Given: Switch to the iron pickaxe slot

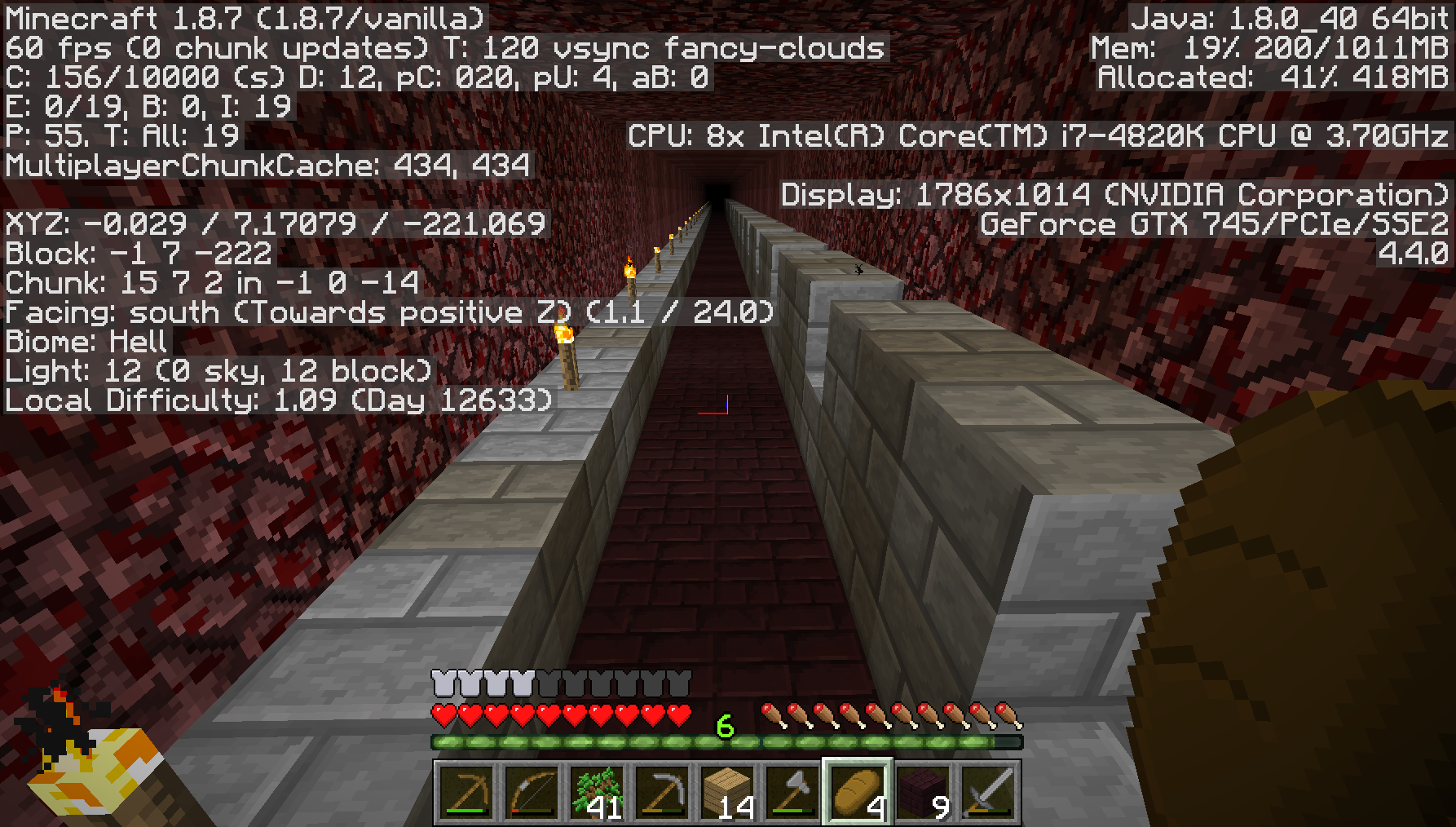Looking at the screenshot, I should [x=662, y=792].
